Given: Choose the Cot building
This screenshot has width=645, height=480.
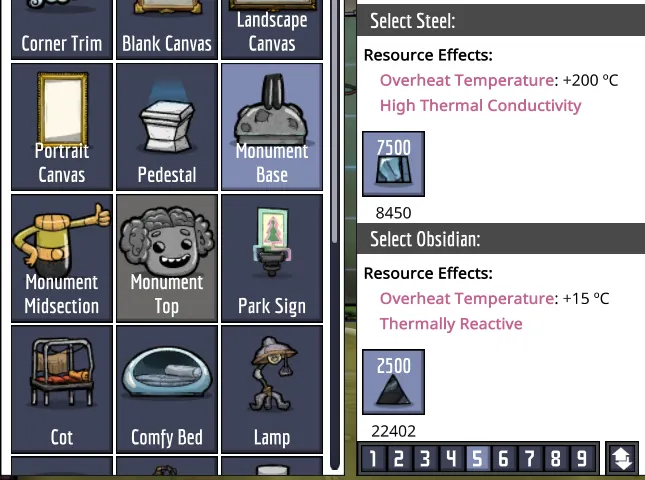Looking at the screenshot, I should (61, 390).
